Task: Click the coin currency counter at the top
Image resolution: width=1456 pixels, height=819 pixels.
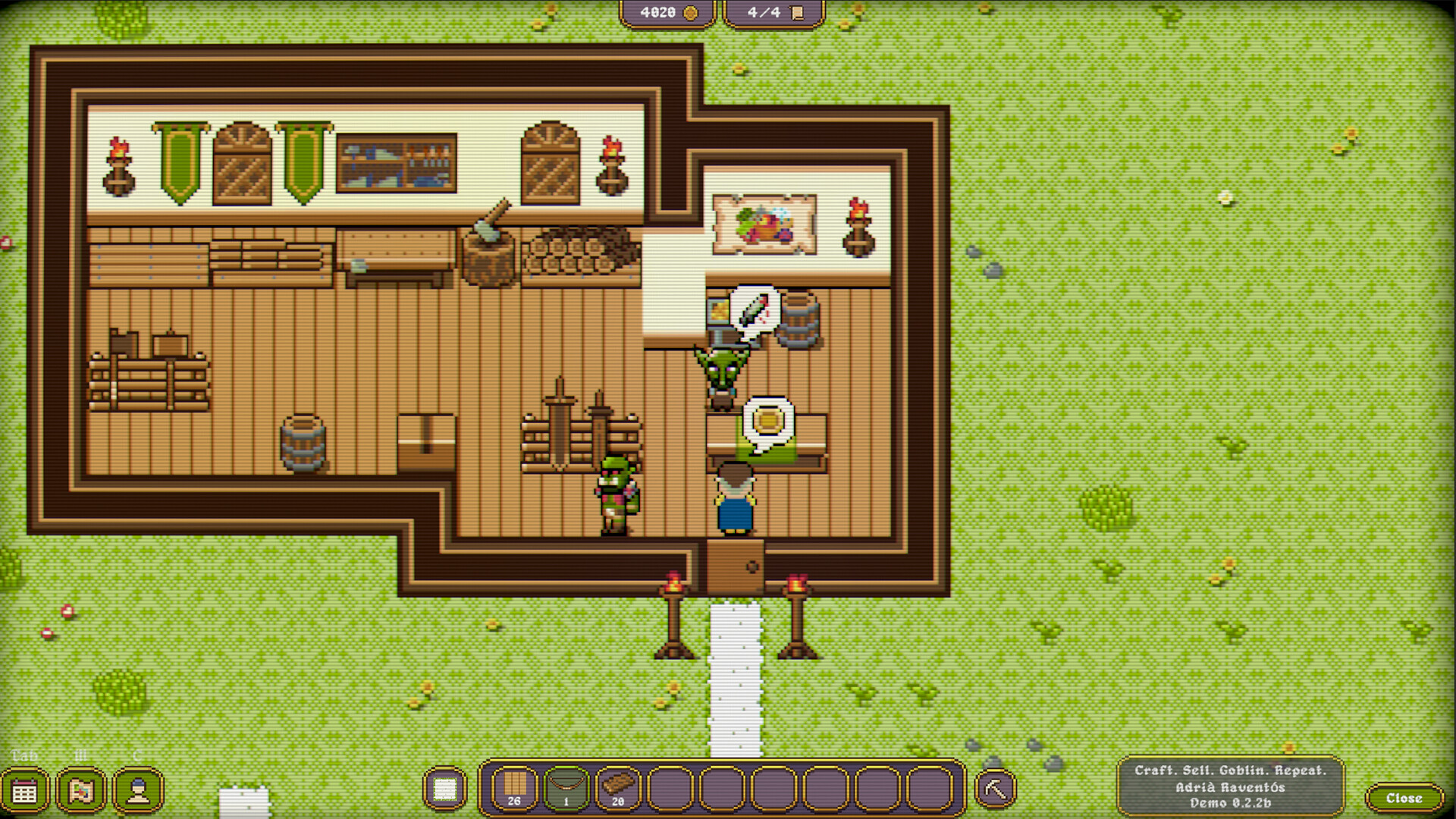Action: [667, 12]
